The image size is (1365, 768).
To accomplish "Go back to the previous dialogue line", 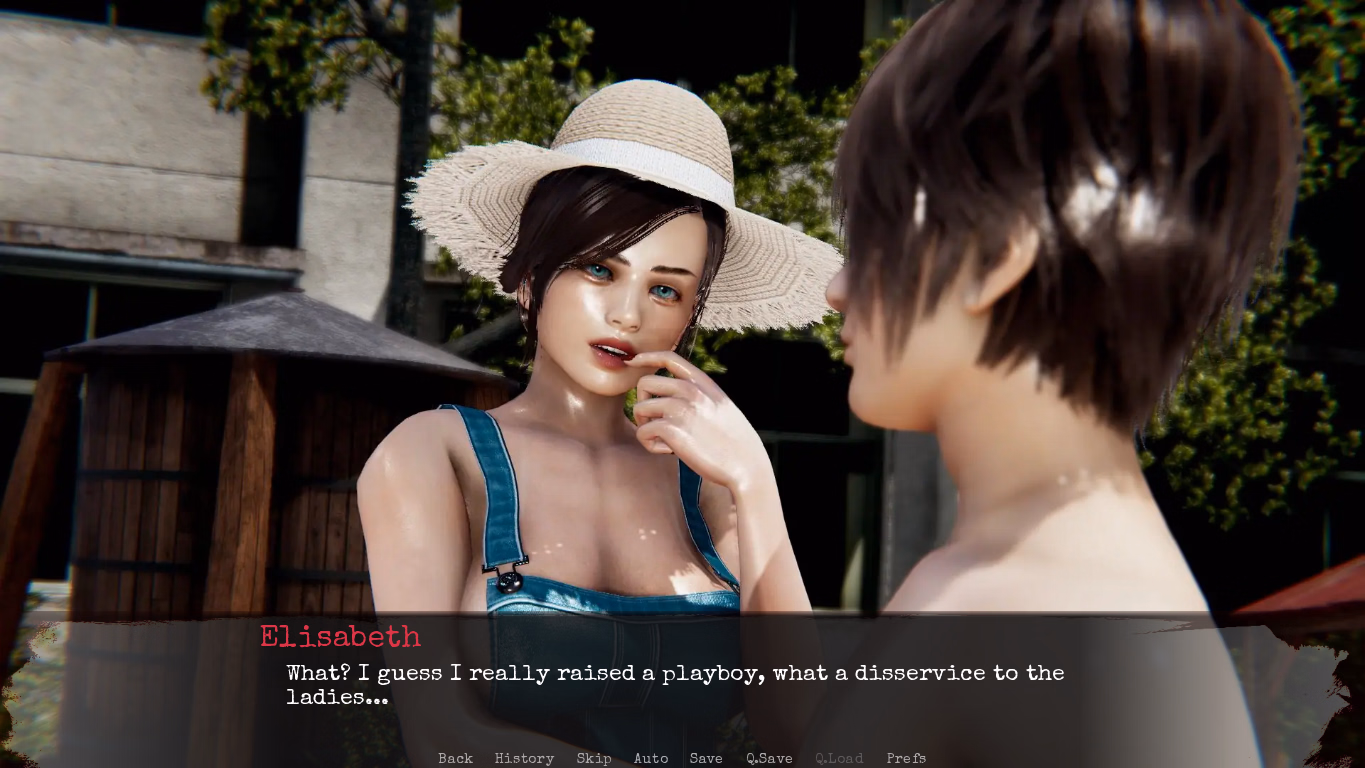I will tap(455, 758).
